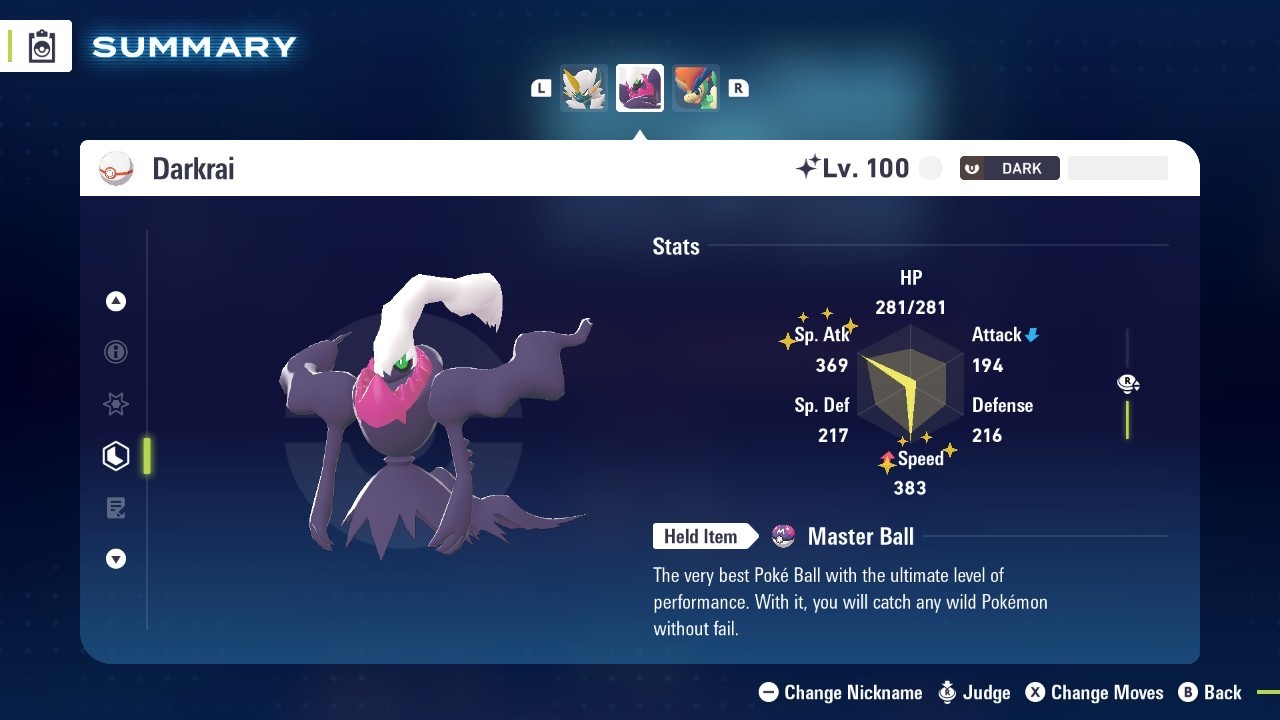Click the down arrow page navigator
Viewport: 1280px width, 720px height.
pyautogui.click(x=116, y=559)
